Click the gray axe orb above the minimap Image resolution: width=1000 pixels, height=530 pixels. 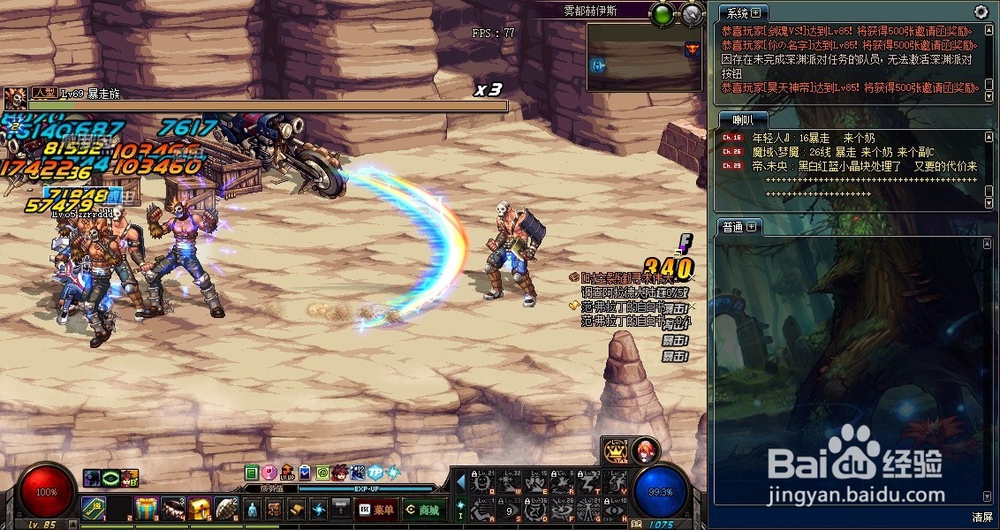coord(692,14)
